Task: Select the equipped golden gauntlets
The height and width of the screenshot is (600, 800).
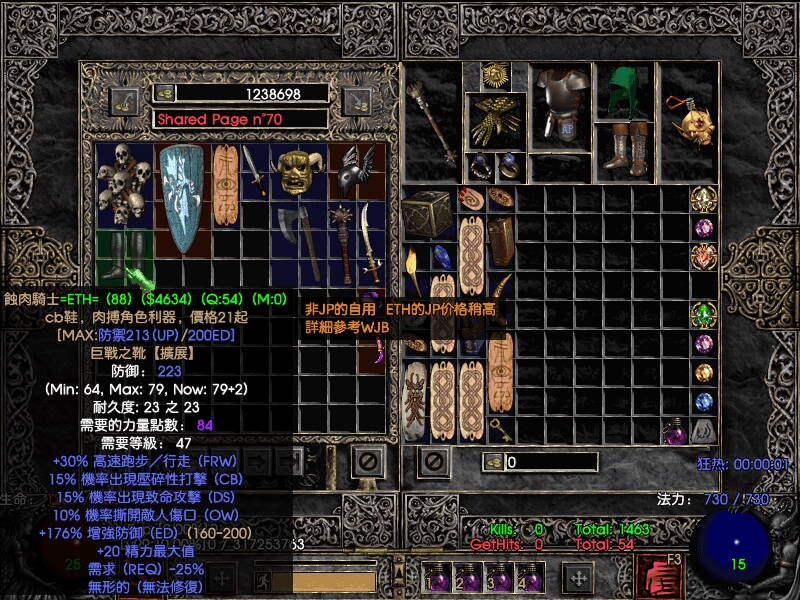Action: point(498,120)
